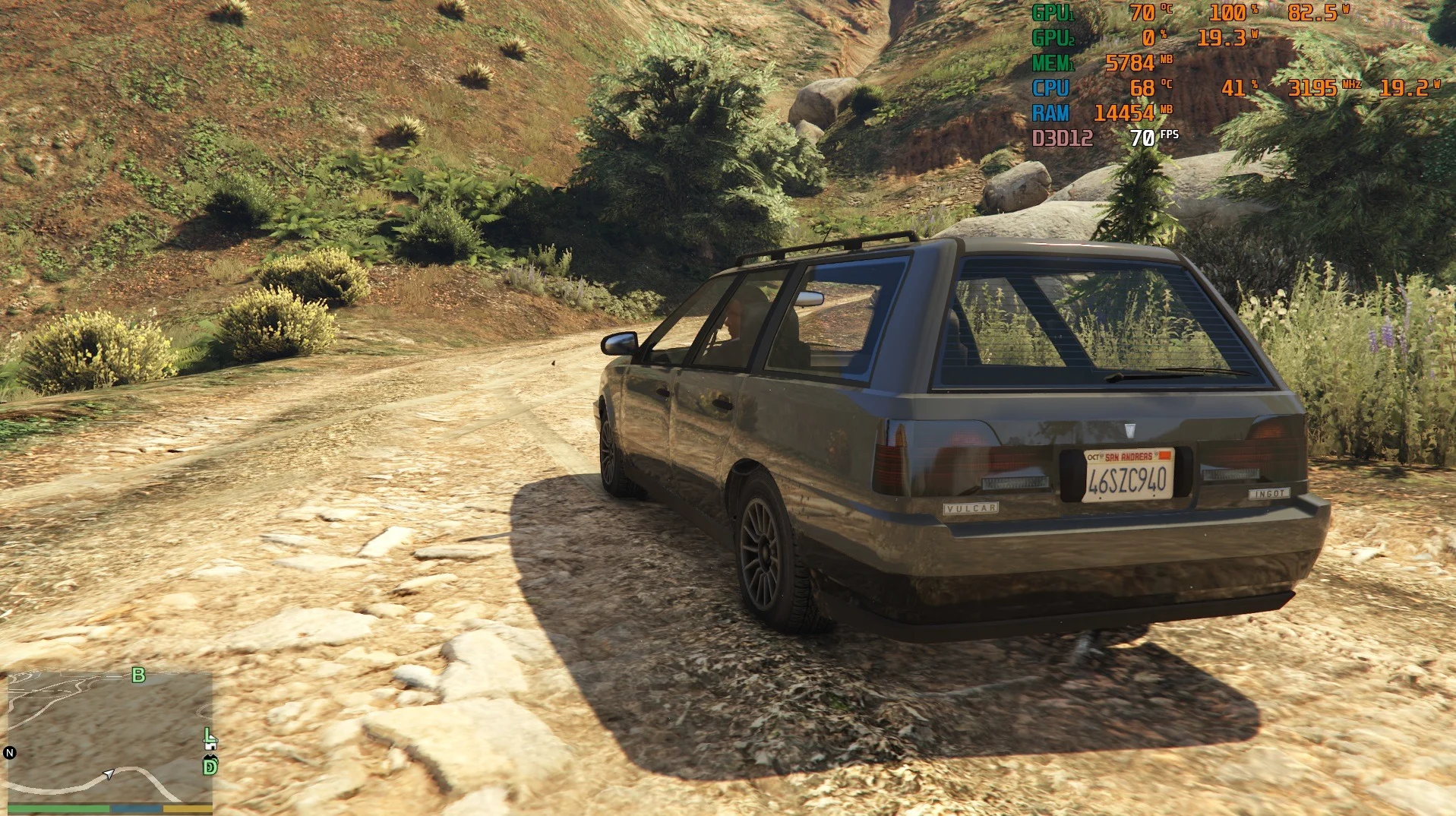
Task: Click the north N compass marker
Action: pyautogui.click(x=10, y=753)
